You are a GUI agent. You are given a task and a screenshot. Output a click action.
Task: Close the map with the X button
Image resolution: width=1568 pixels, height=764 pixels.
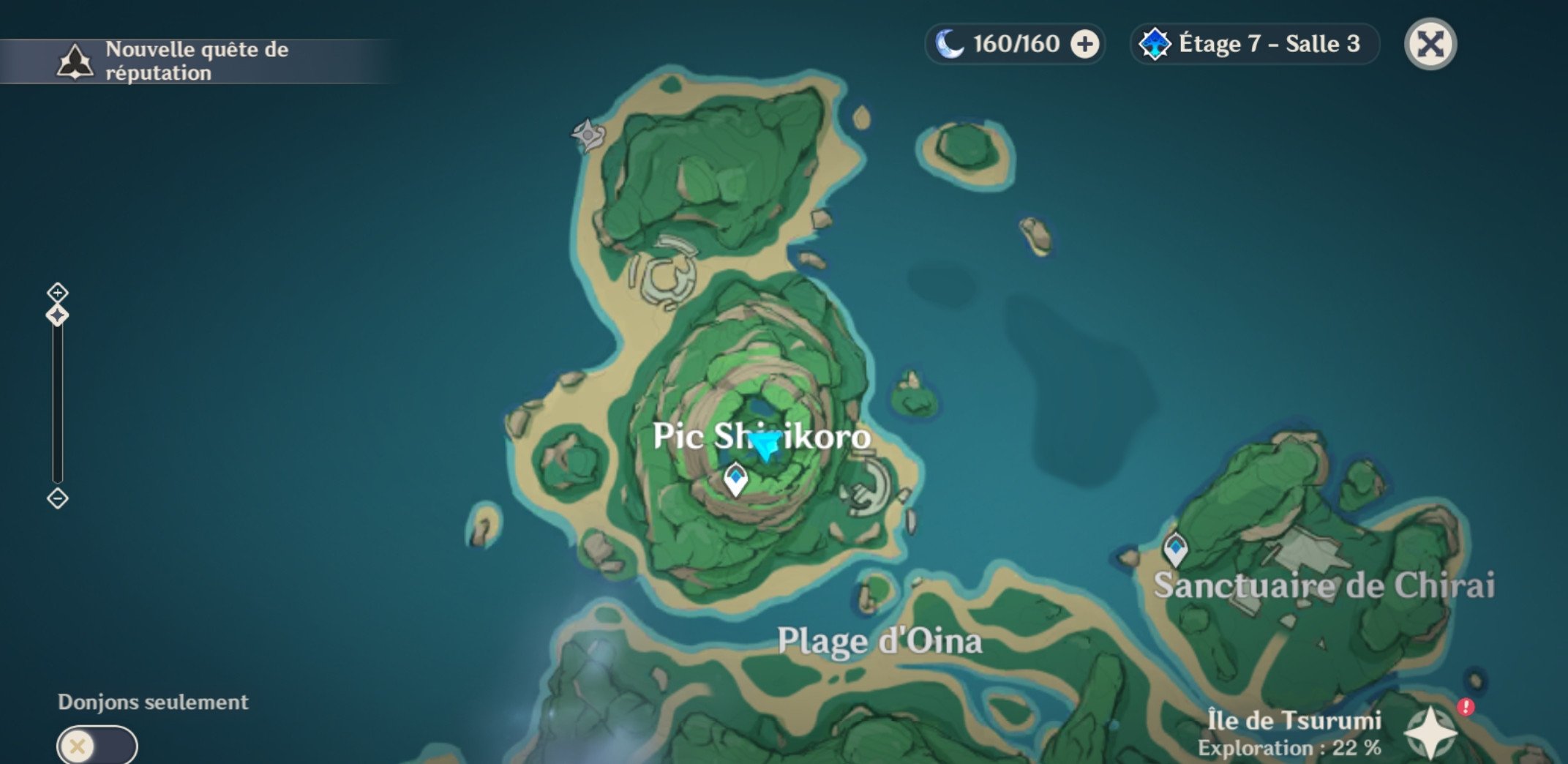click(x=1430, y=45)
